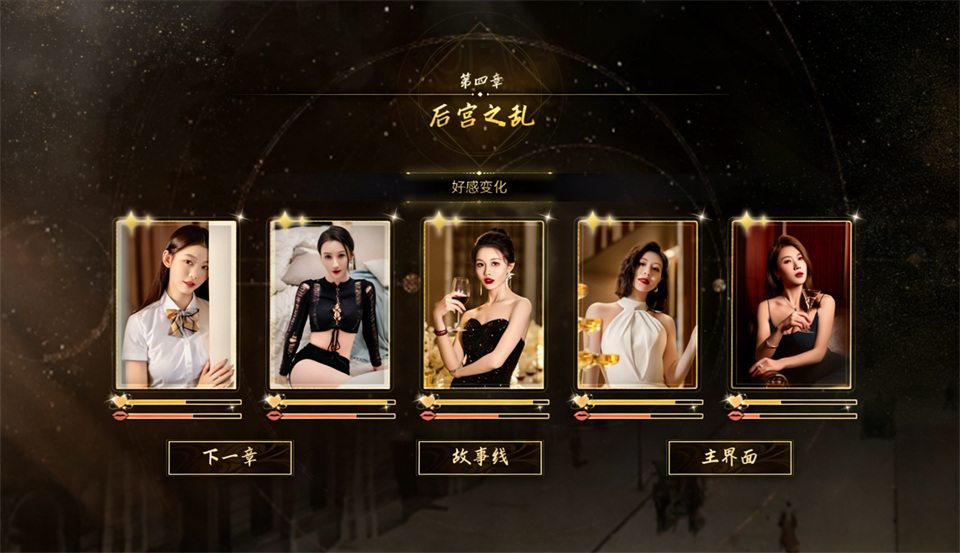Click the red wine glass portrait card
Image resolution: width=960 pixels, height=553 pixels.
pyautogui.click(x=484, y=304)
